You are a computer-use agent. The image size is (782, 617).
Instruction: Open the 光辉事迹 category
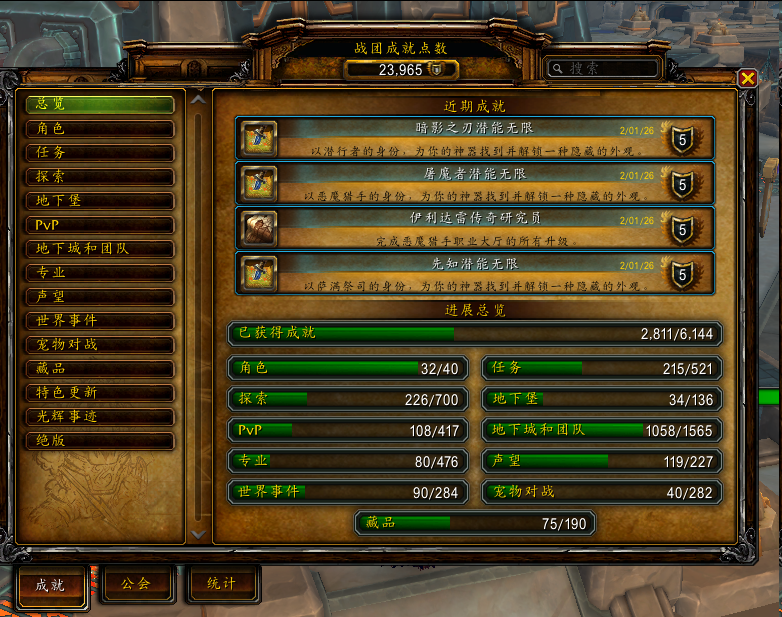[x=100, y=417]
